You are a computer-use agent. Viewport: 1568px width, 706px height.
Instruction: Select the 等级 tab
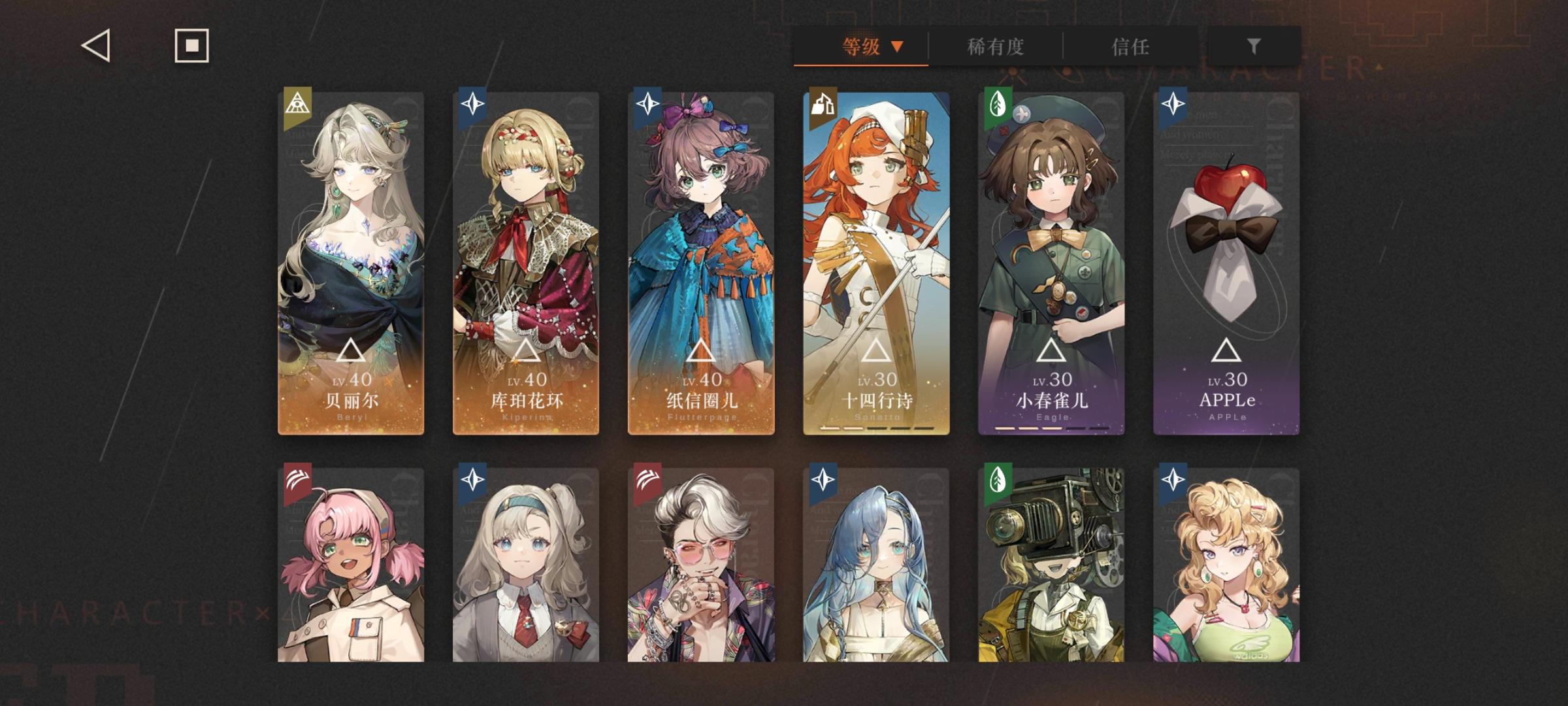pos(860,47)
